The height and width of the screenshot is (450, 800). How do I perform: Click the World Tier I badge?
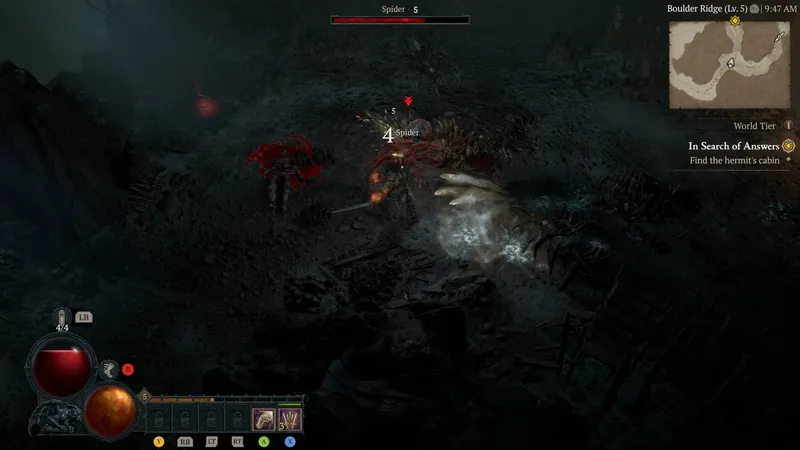pos(788,126)
